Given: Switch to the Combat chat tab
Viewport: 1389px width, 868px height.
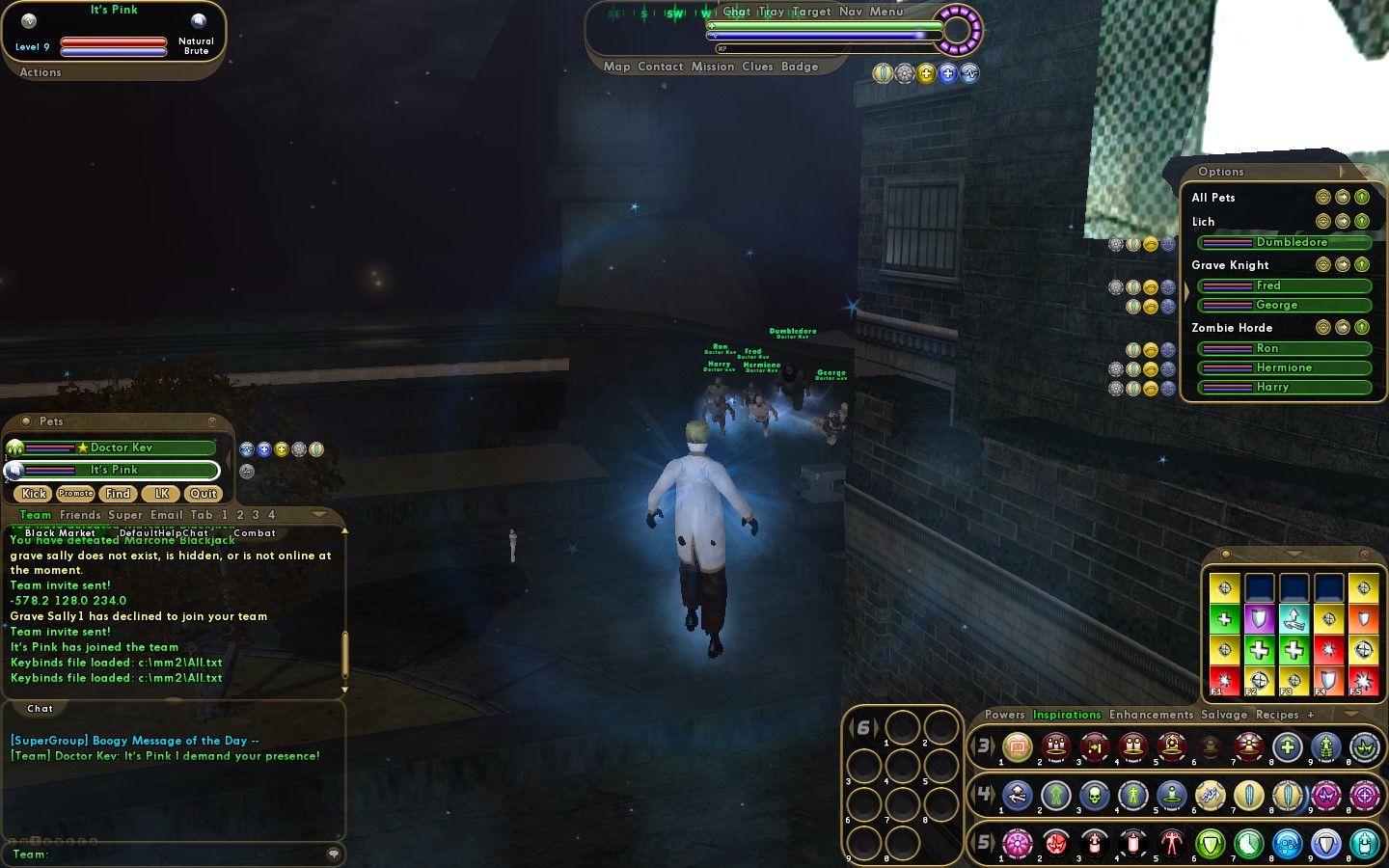Looking at the screenshot, I should click(x=255, y=532).
